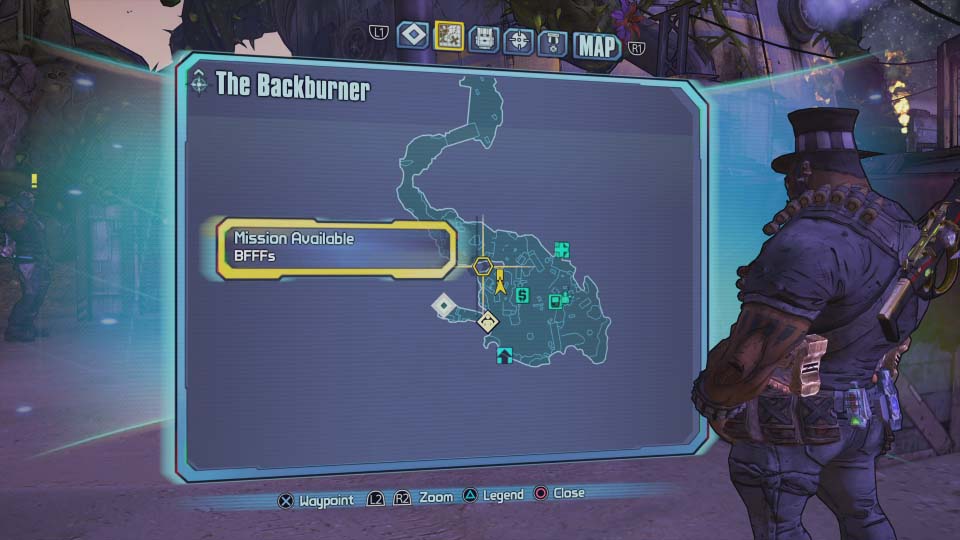The image size is (960, 540).
Task: Click the white diamond waypoint marker
Action: click(x=443, y=305)
